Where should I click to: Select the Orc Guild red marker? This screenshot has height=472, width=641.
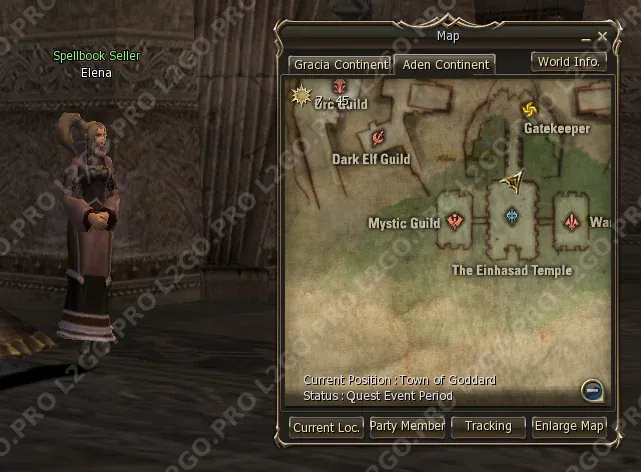tap(339, 88)
